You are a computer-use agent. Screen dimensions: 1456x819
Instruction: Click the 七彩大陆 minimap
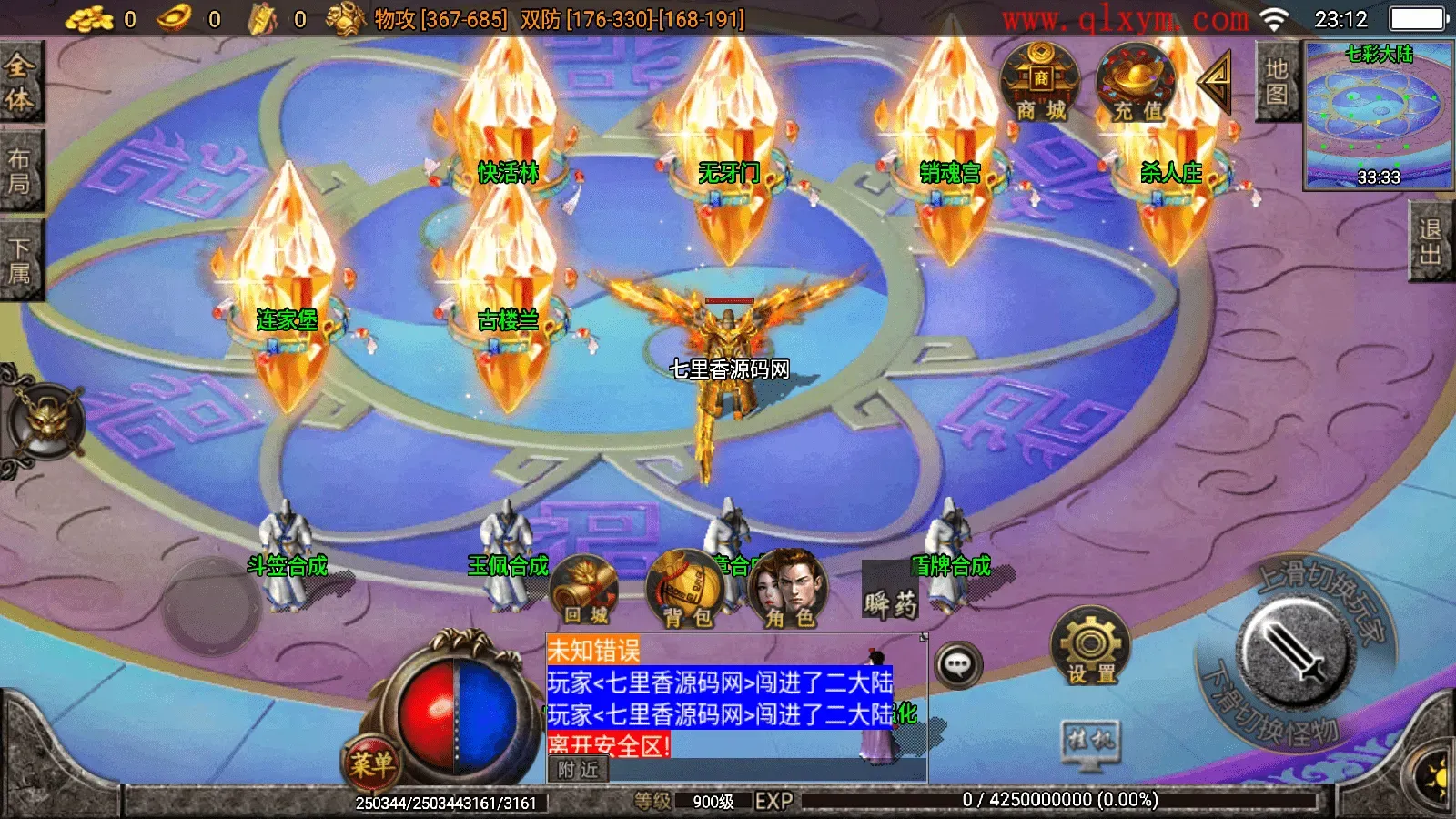1378,115
